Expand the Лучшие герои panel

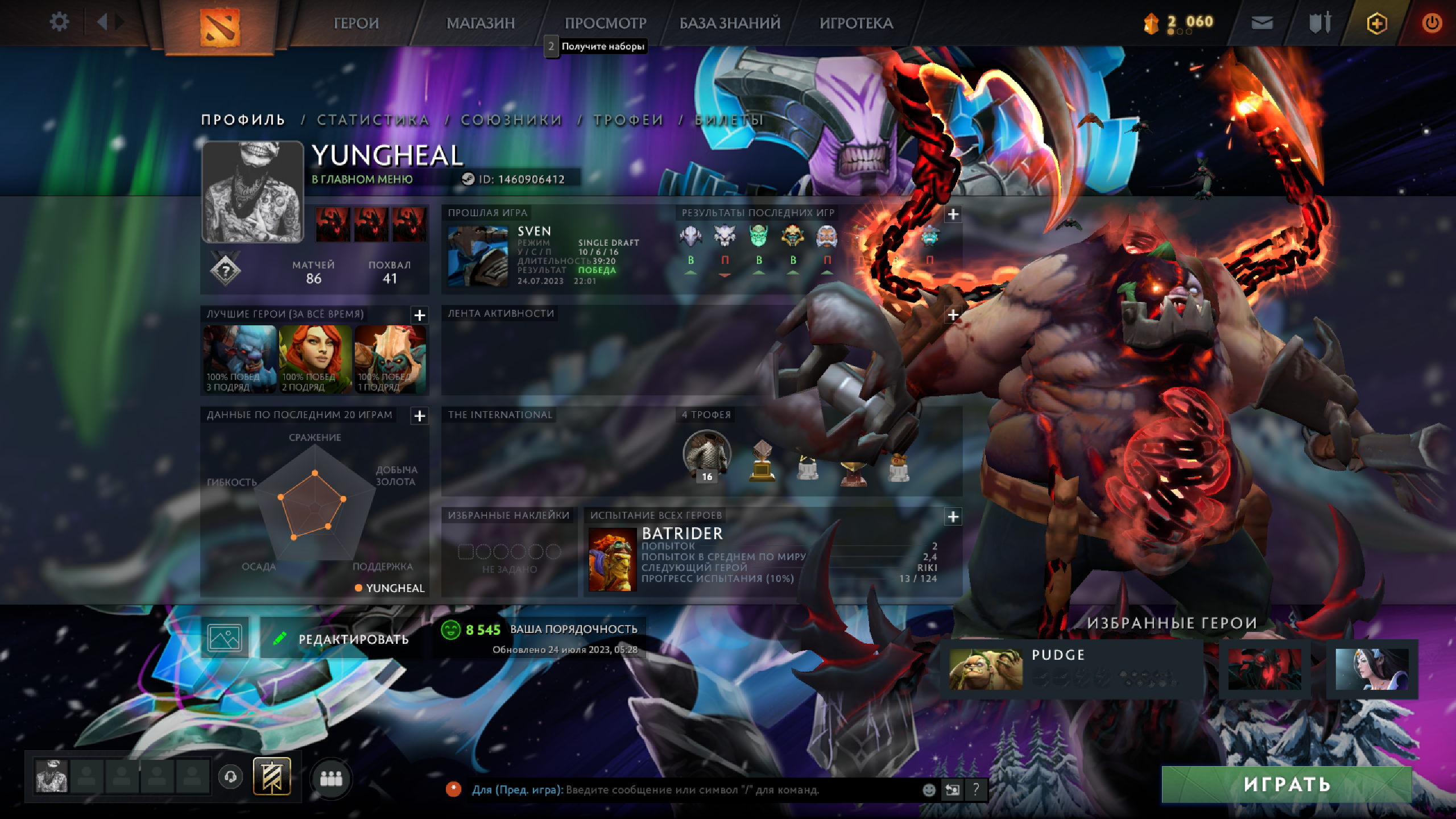coord(420,315)
